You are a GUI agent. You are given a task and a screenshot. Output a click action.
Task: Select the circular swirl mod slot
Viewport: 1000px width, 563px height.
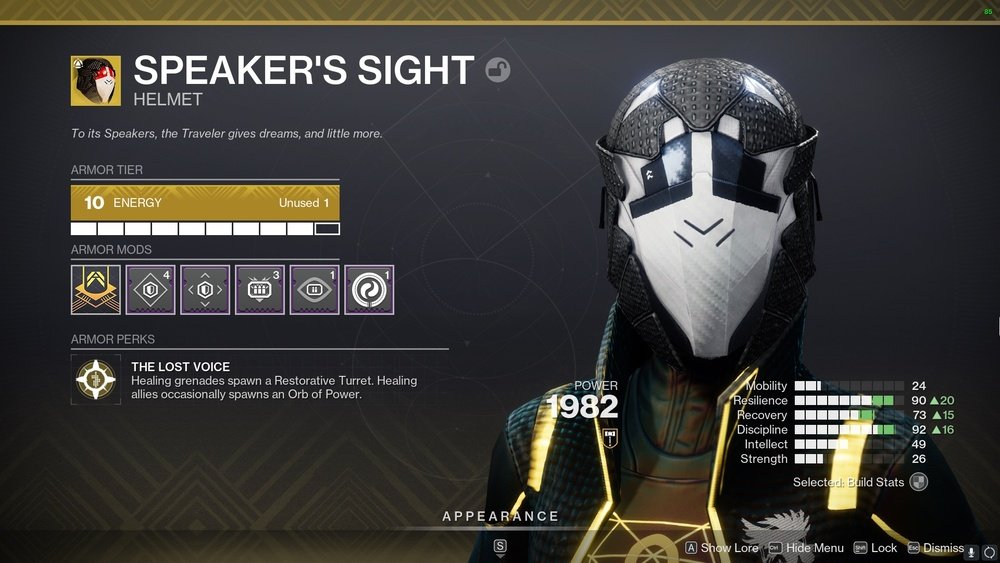tap(369, 290)
